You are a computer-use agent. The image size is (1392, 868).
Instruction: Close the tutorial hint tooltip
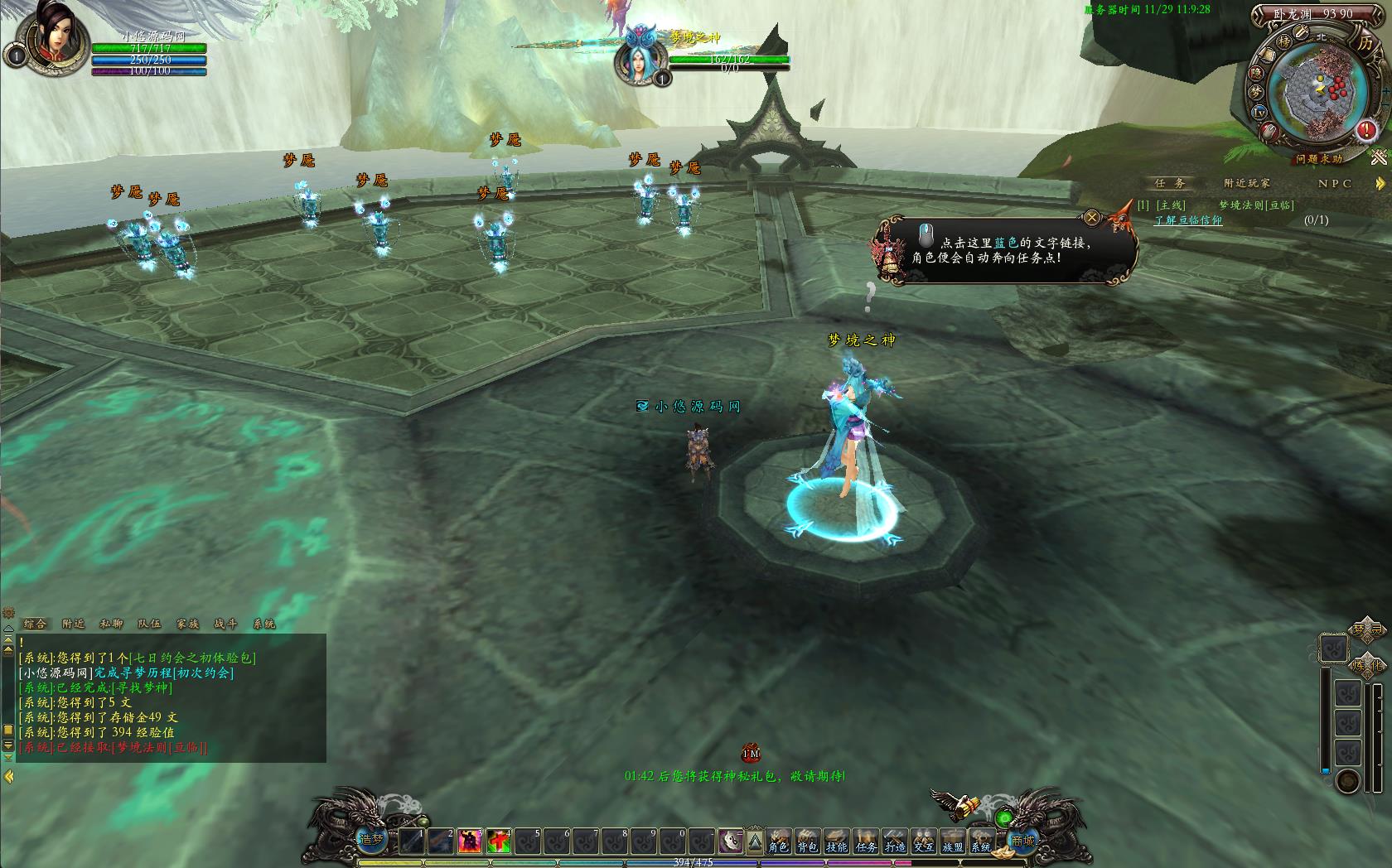pyautogui.click(x=1092, y=218)
